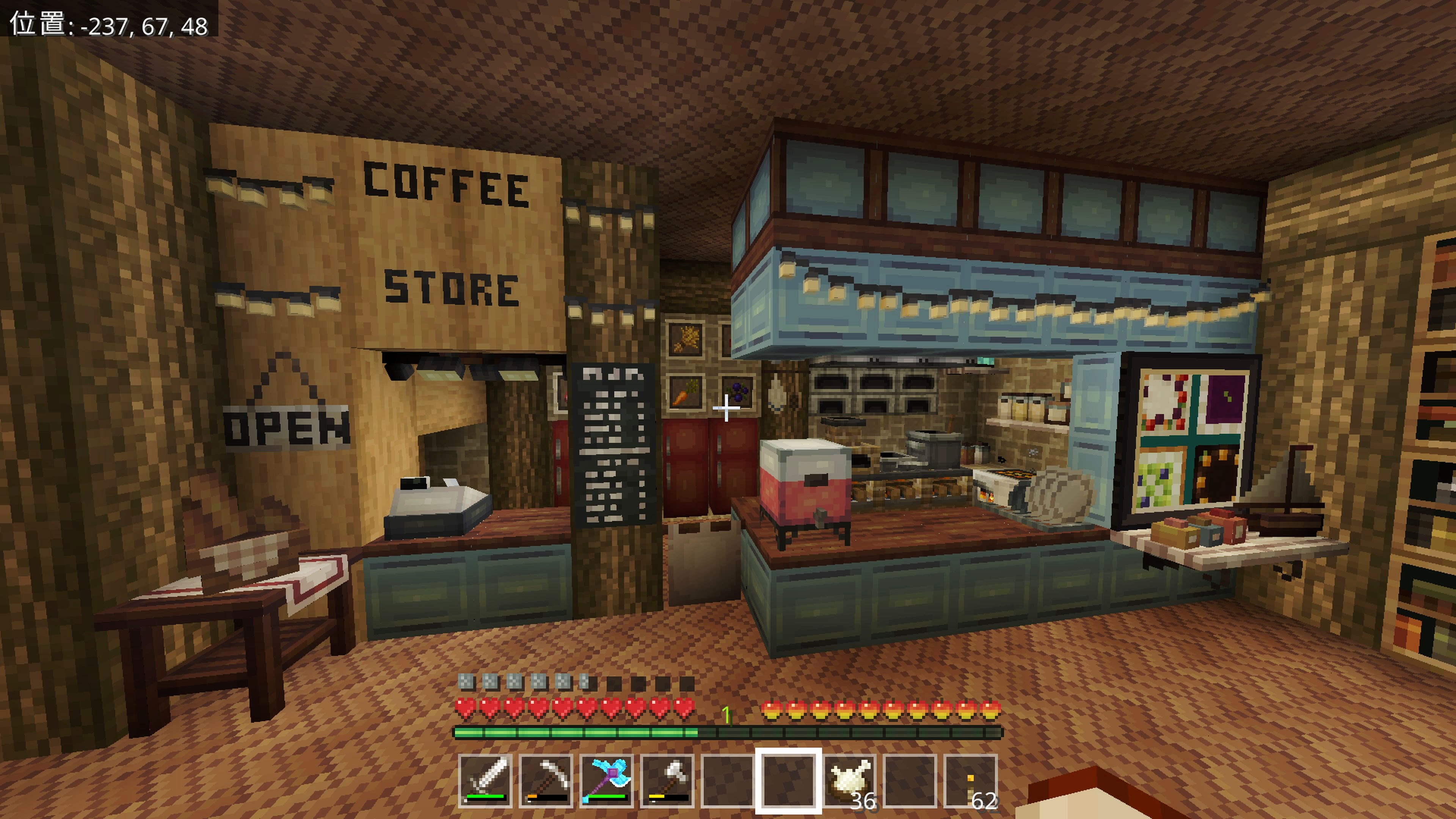Screen dimensions: 1456x819
Task: Select the cooked chicken stack of 36
Action: pos(849,781)
